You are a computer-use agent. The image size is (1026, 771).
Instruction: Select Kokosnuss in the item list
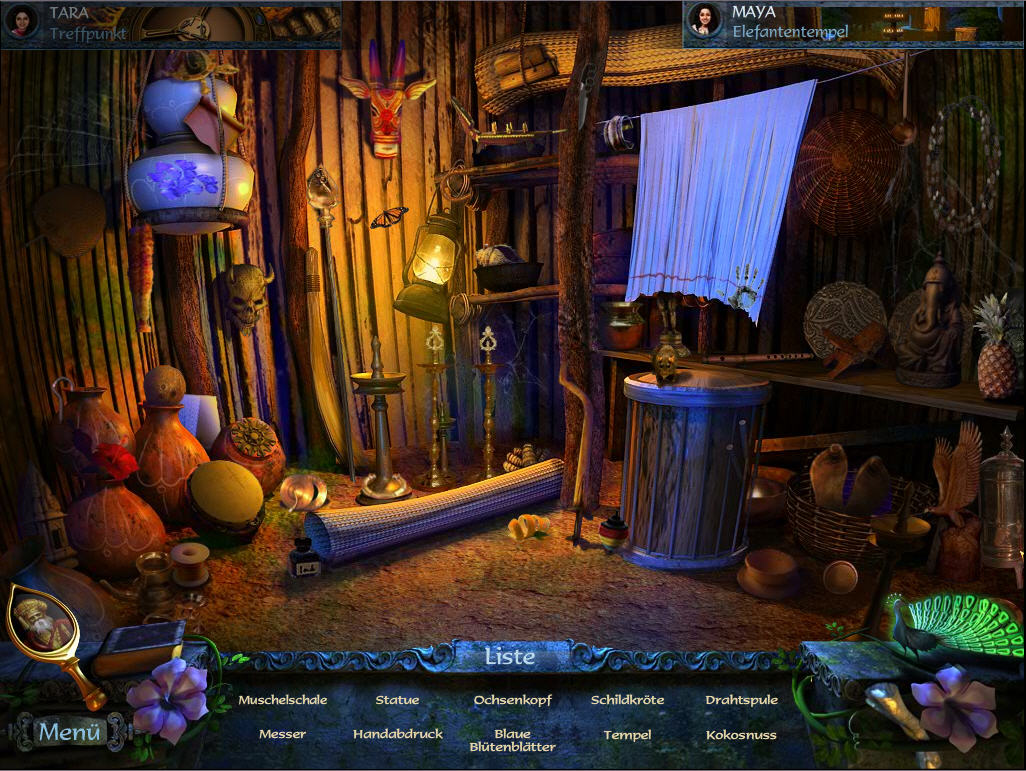741,734
